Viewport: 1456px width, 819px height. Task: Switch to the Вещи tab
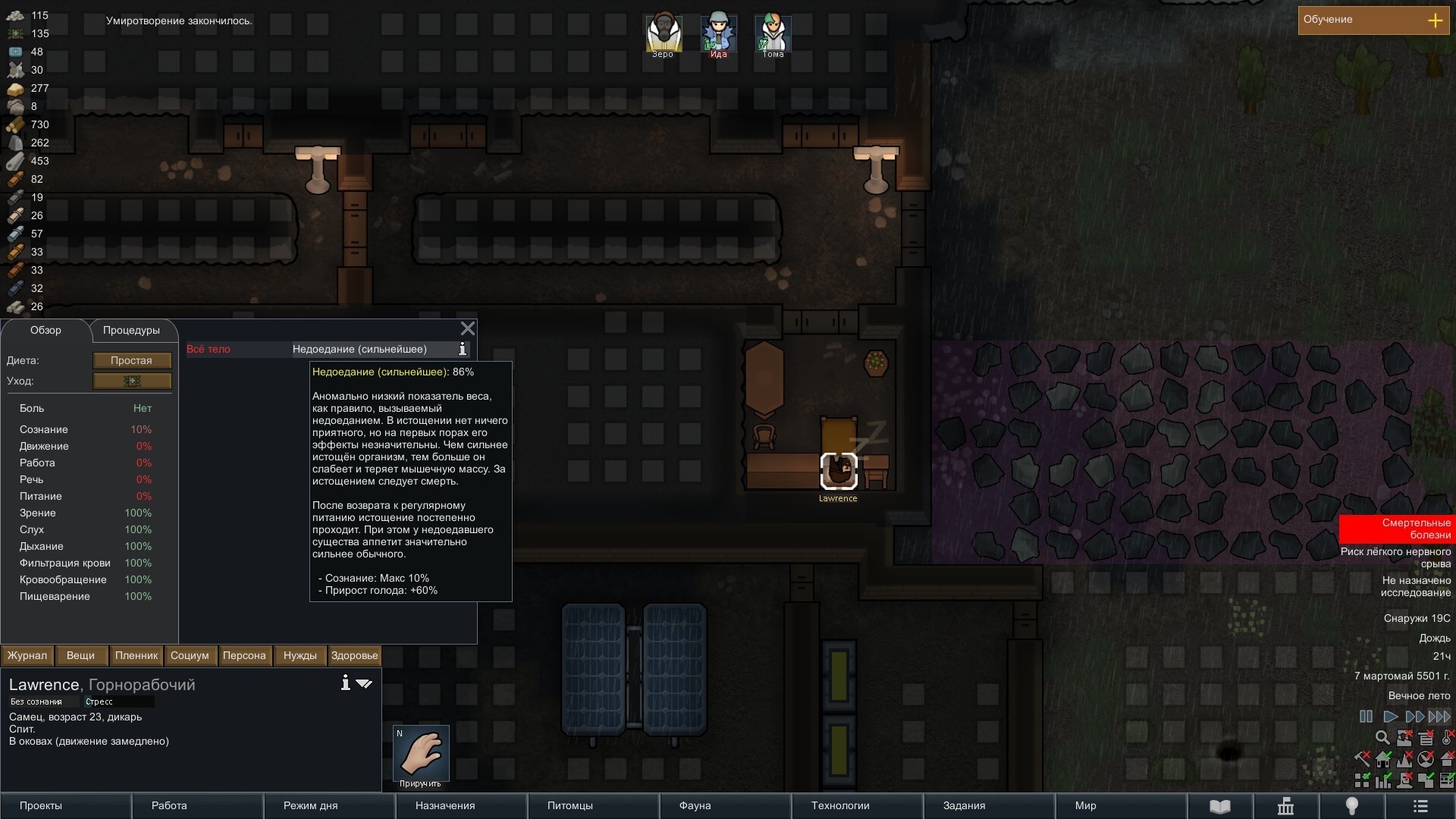pos(80,656)
